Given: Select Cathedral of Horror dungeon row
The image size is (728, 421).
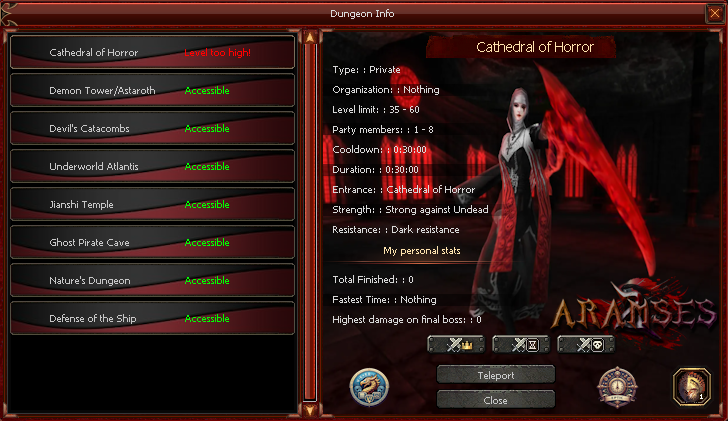Looking at the screenshot, I should coord(152,53).
